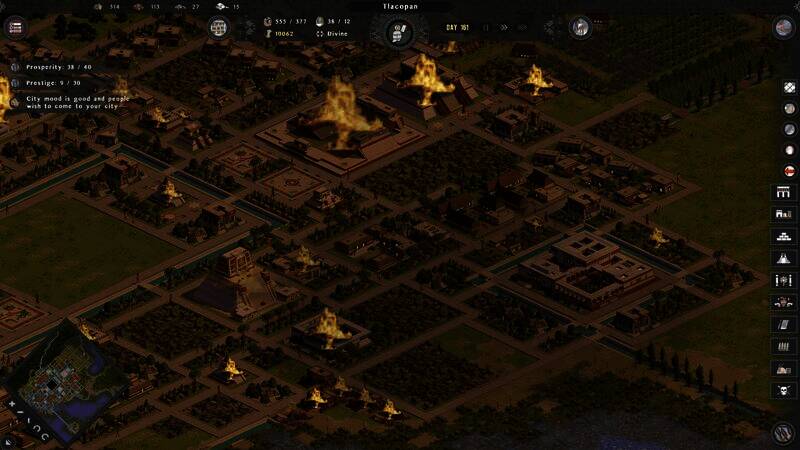Click the city building icon in top bar
Viewport: 800px width, 450px height.
219,27
